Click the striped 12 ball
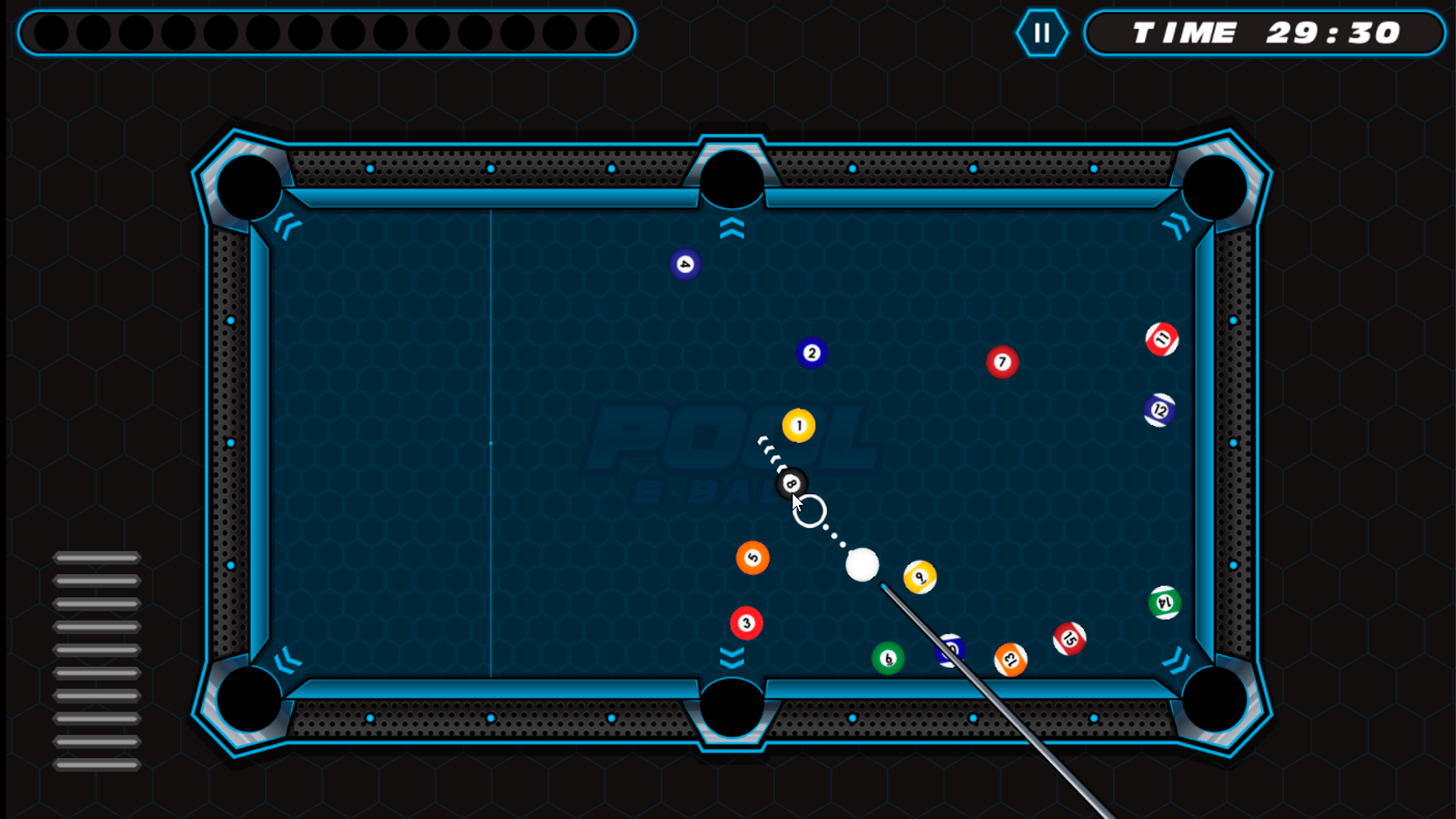The width and height of the screenshot is (1456, 819). (1160, 409)
